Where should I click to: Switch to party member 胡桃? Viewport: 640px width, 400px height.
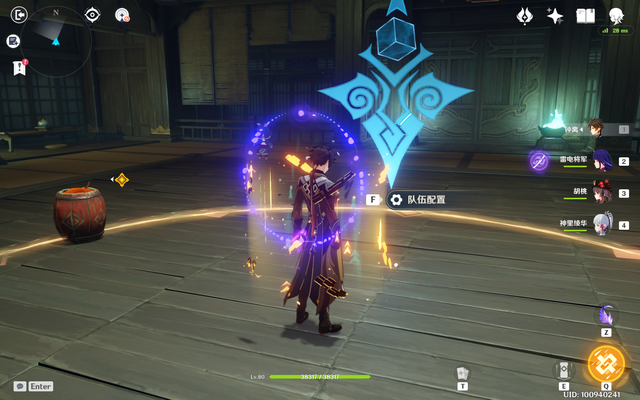(x=601, y=192)
